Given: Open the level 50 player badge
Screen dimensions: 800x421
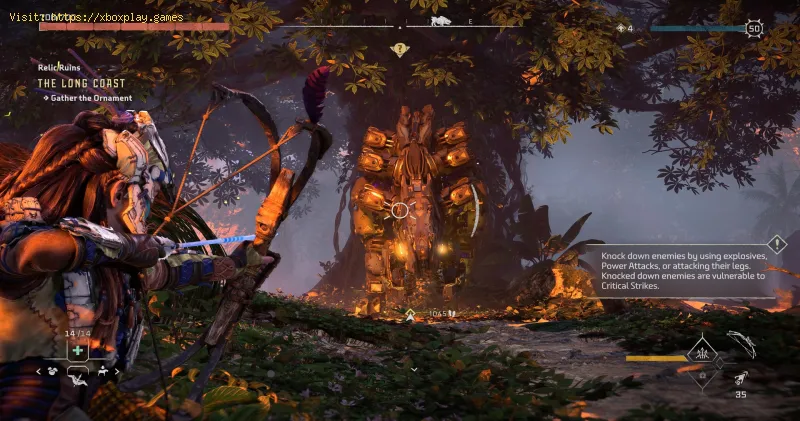Looking at the screenshot, I should [x=754, y=28].
